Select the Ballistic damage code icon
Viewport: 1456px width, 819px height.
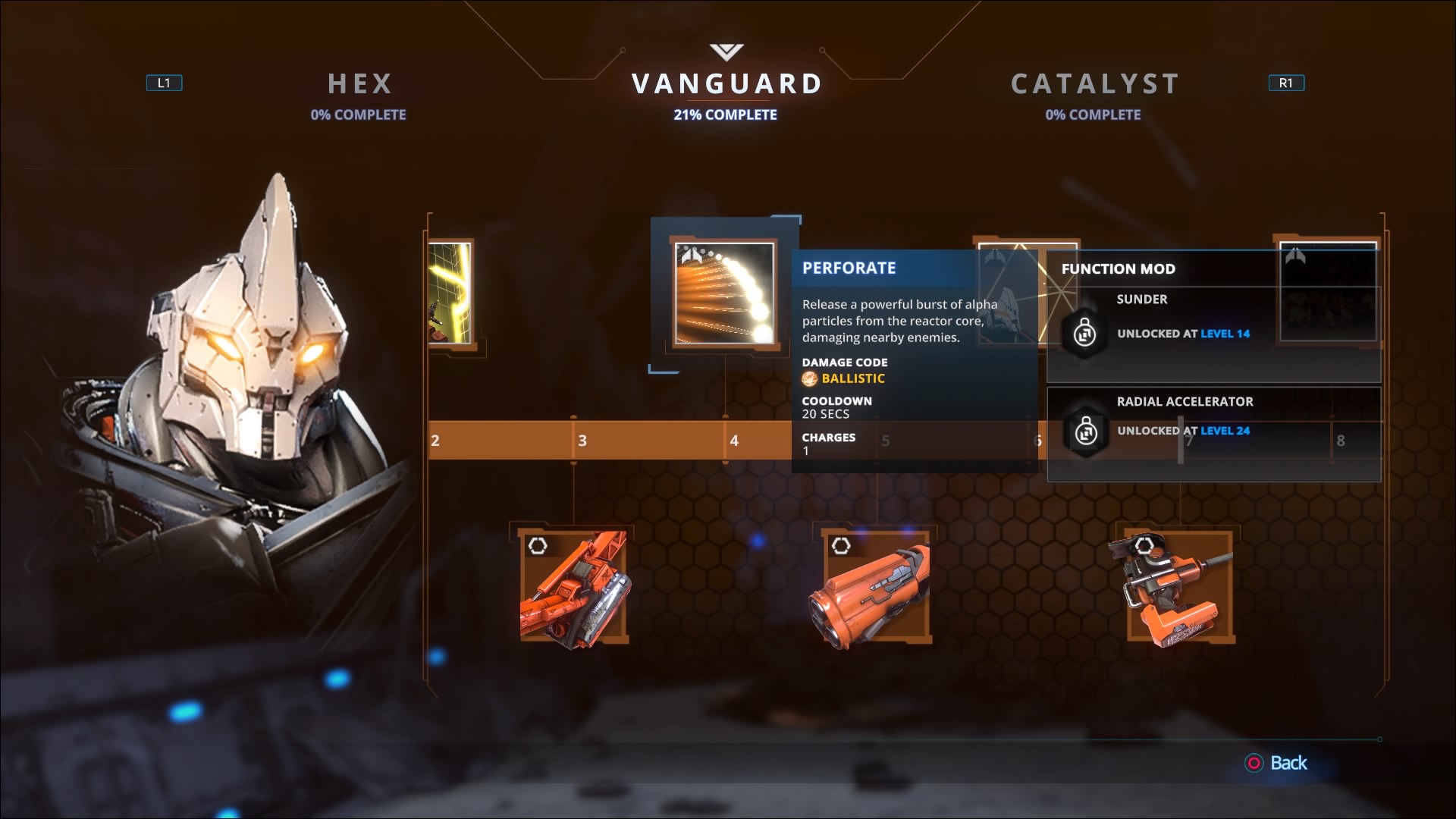(810, 378)
